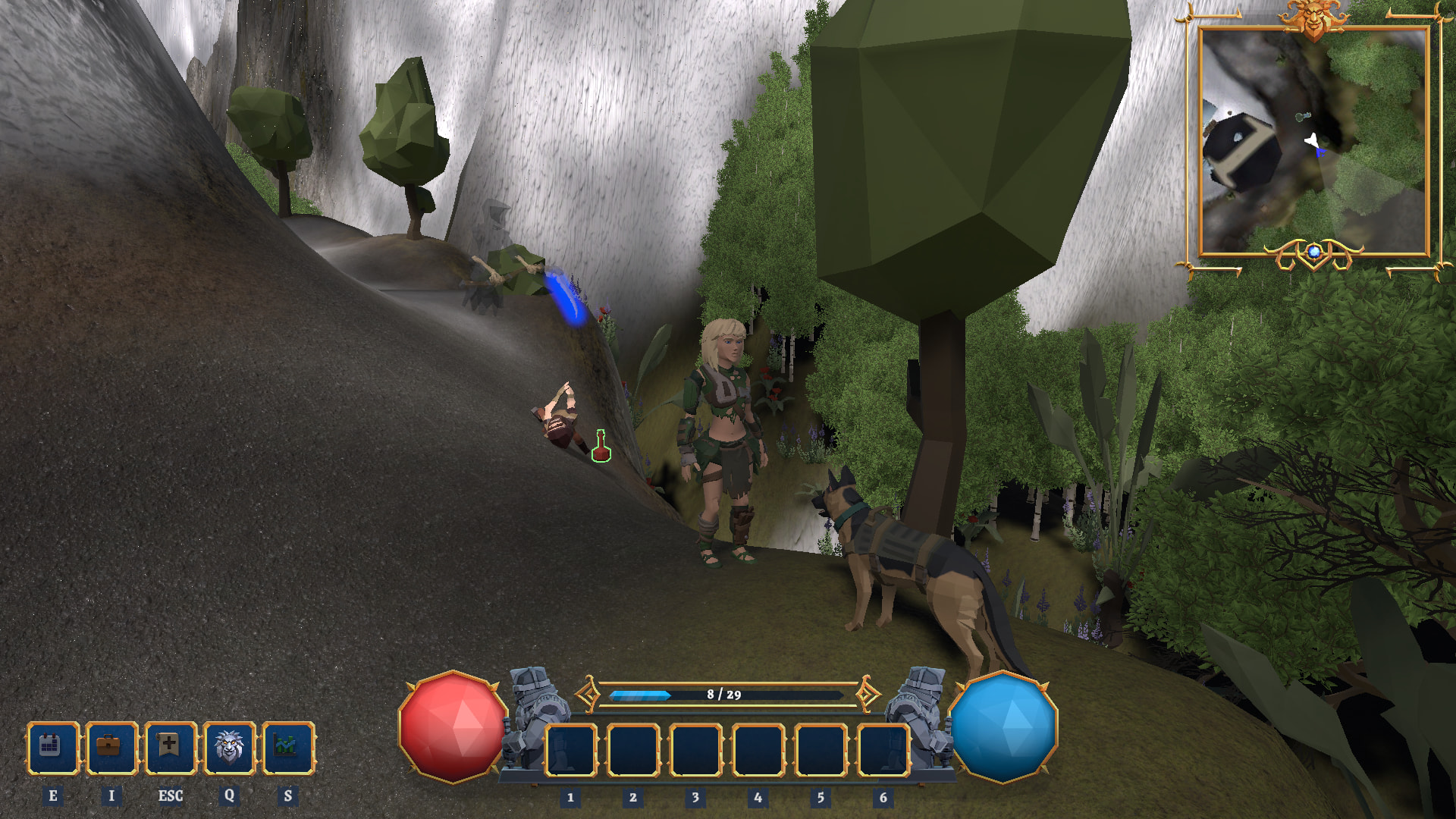The height and width of the screenshot is (819, 1456).
Task: Click the minimap in the gold frame
Action: [x=1313, y=141]
